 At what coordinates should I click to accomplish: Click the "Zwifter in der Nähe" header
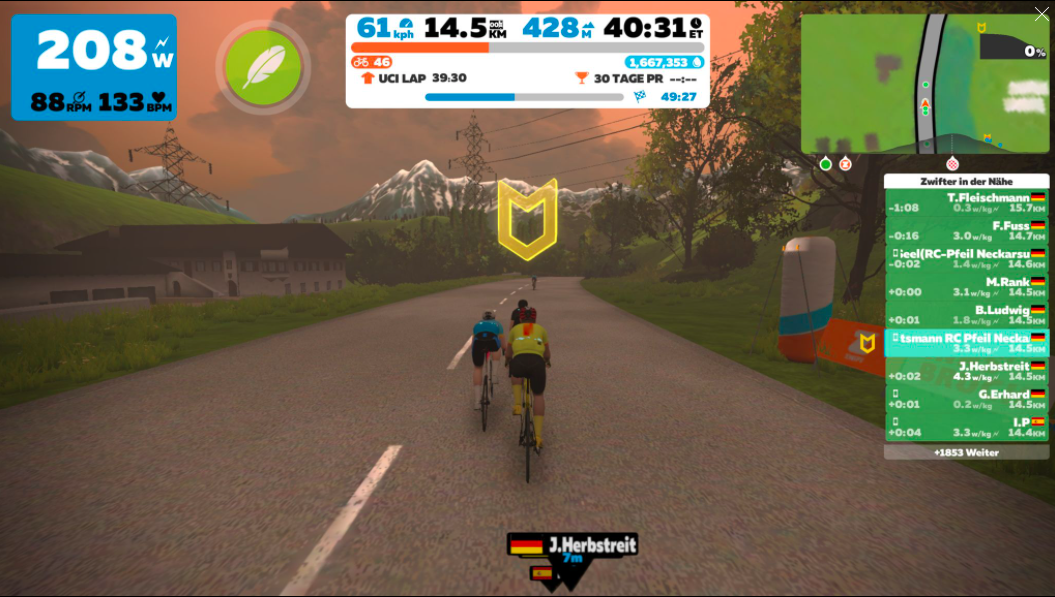point(966,181)
